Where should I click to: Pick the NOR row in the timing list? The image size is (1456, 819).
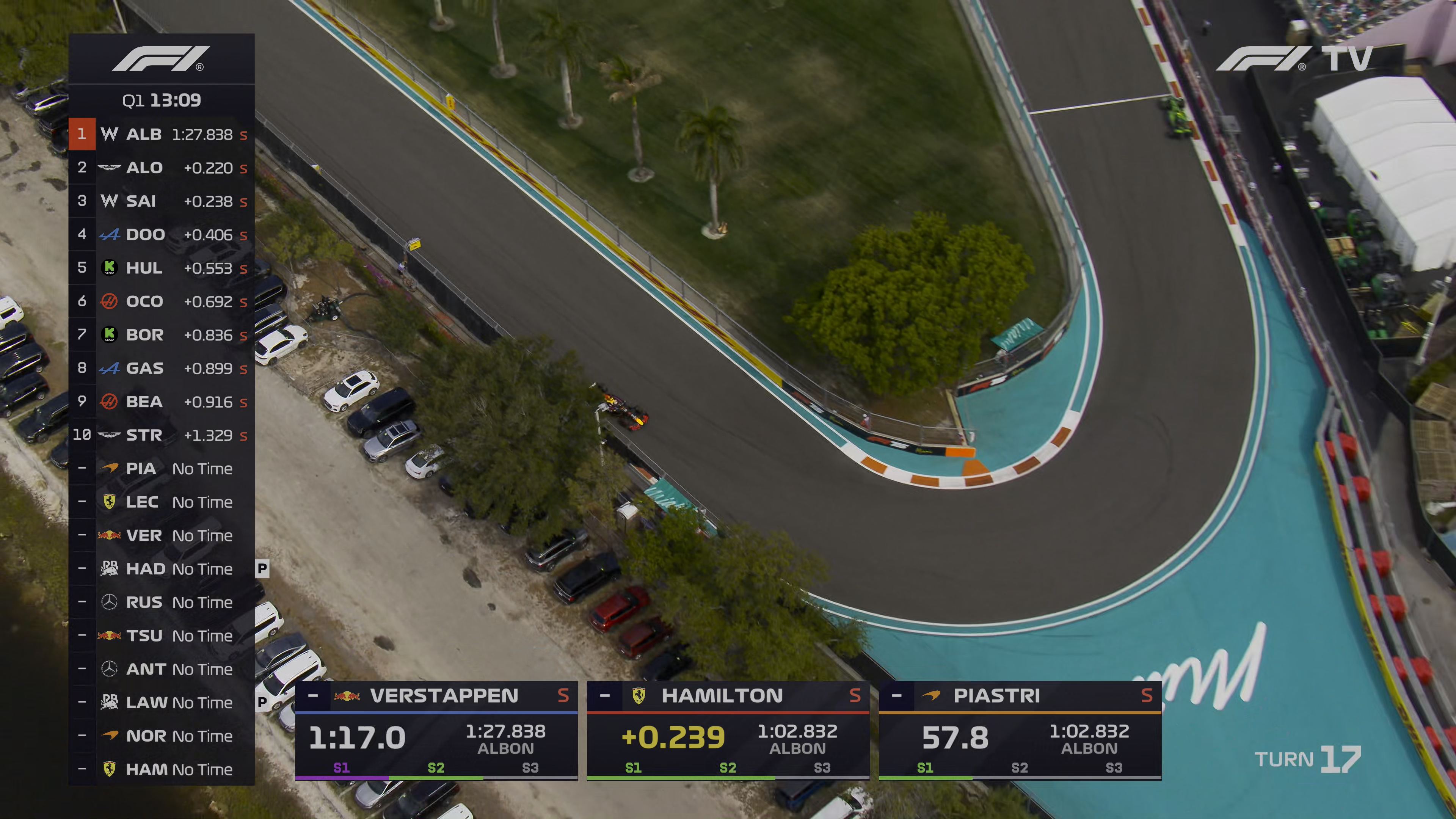162,736
